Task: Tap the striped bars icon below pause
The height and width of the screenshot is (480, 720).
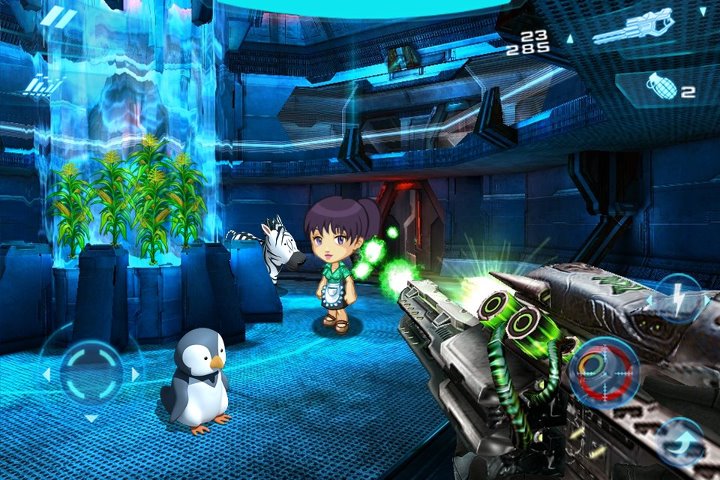Action: click(x=39, y=86)
